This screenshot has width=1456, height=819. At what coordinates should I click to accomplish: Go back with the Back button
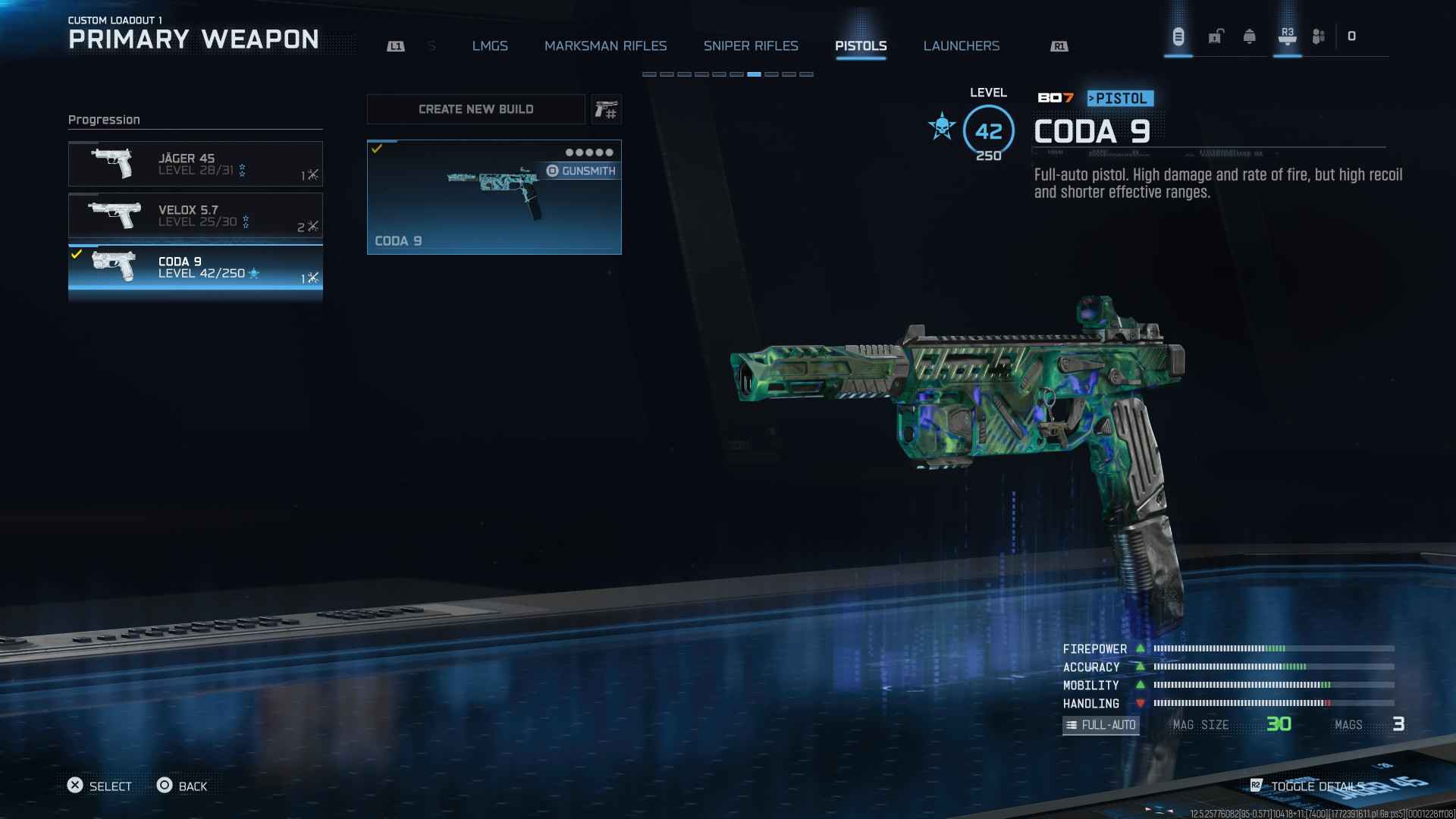182,786
